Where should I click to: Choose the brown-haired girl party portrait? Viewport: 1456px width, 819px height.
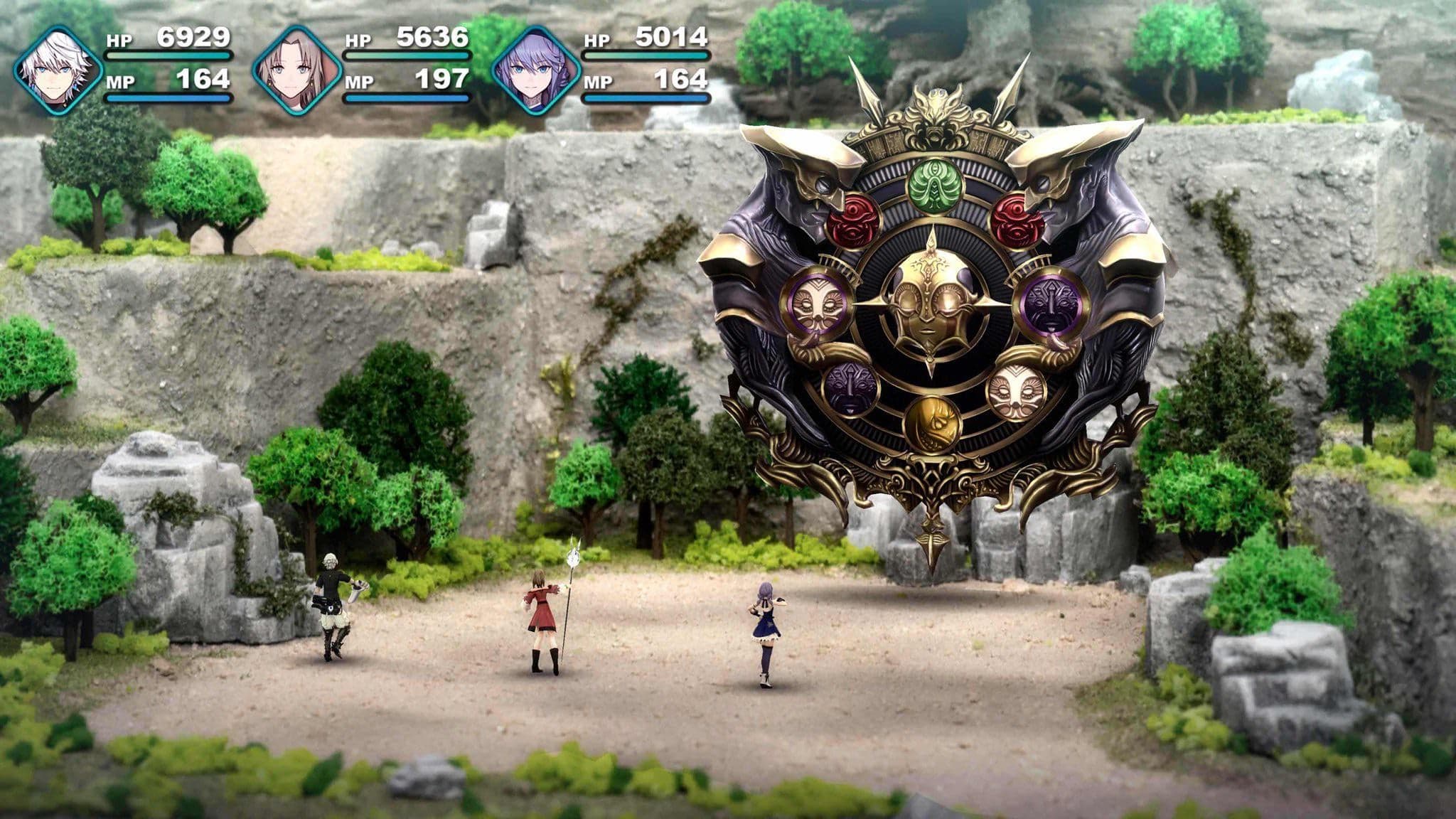click(297, 70)
